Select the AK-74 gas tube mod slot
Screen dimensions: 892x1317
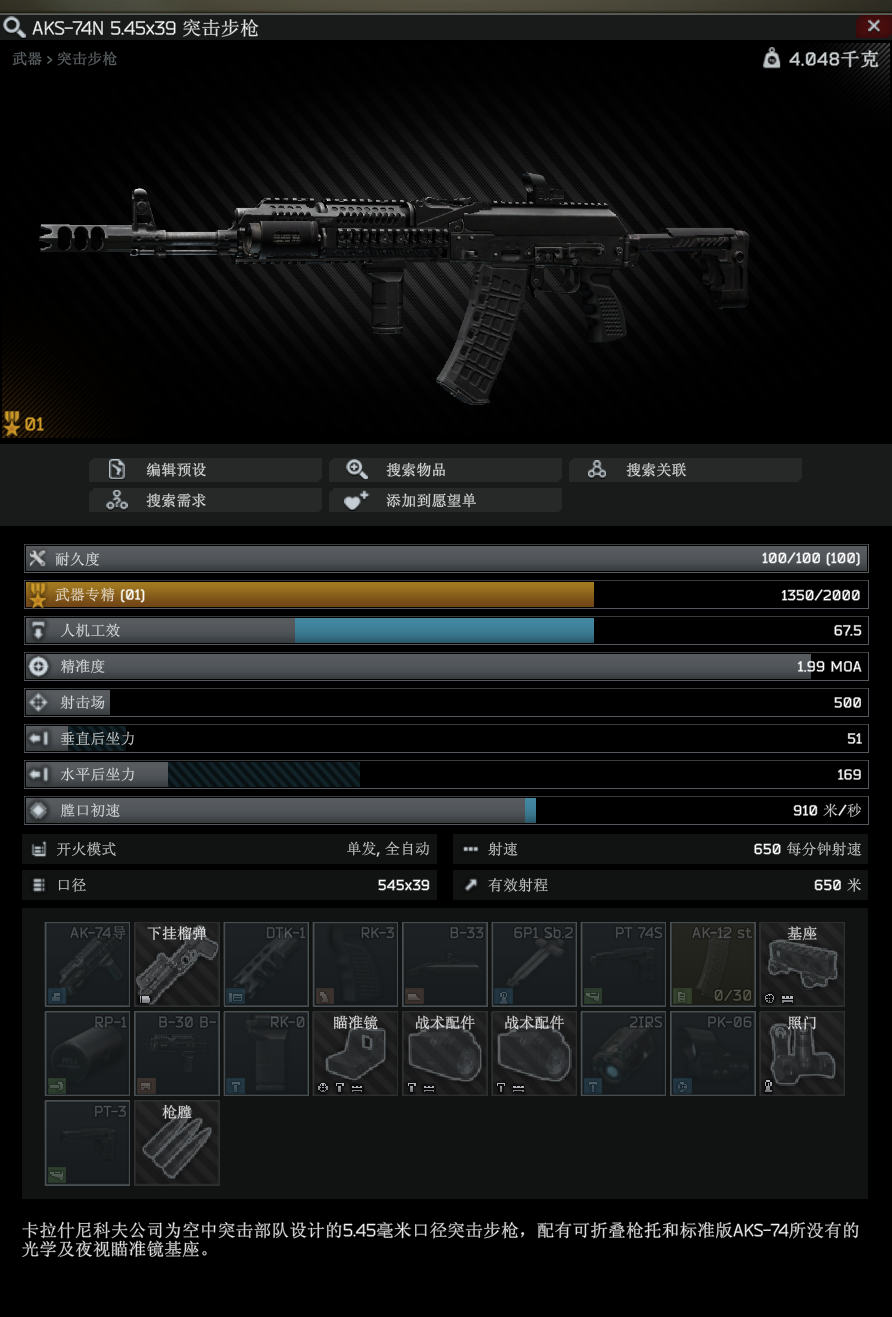(88, 964)
